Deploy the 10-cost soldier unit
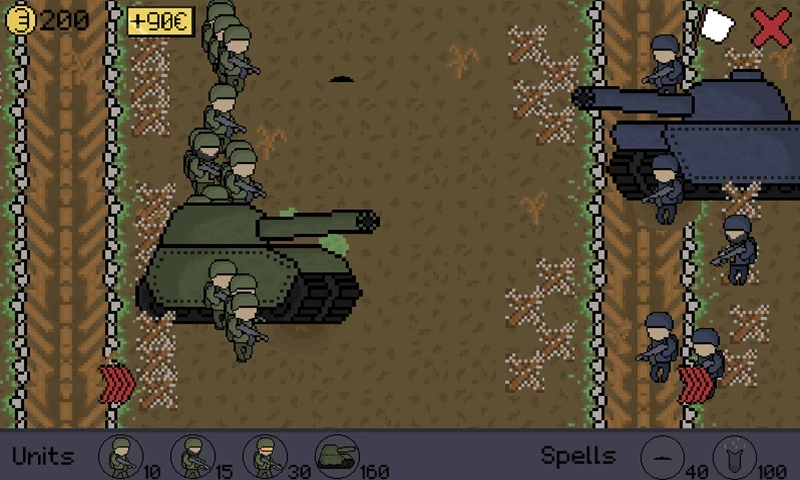 click(x=120, y=456)
